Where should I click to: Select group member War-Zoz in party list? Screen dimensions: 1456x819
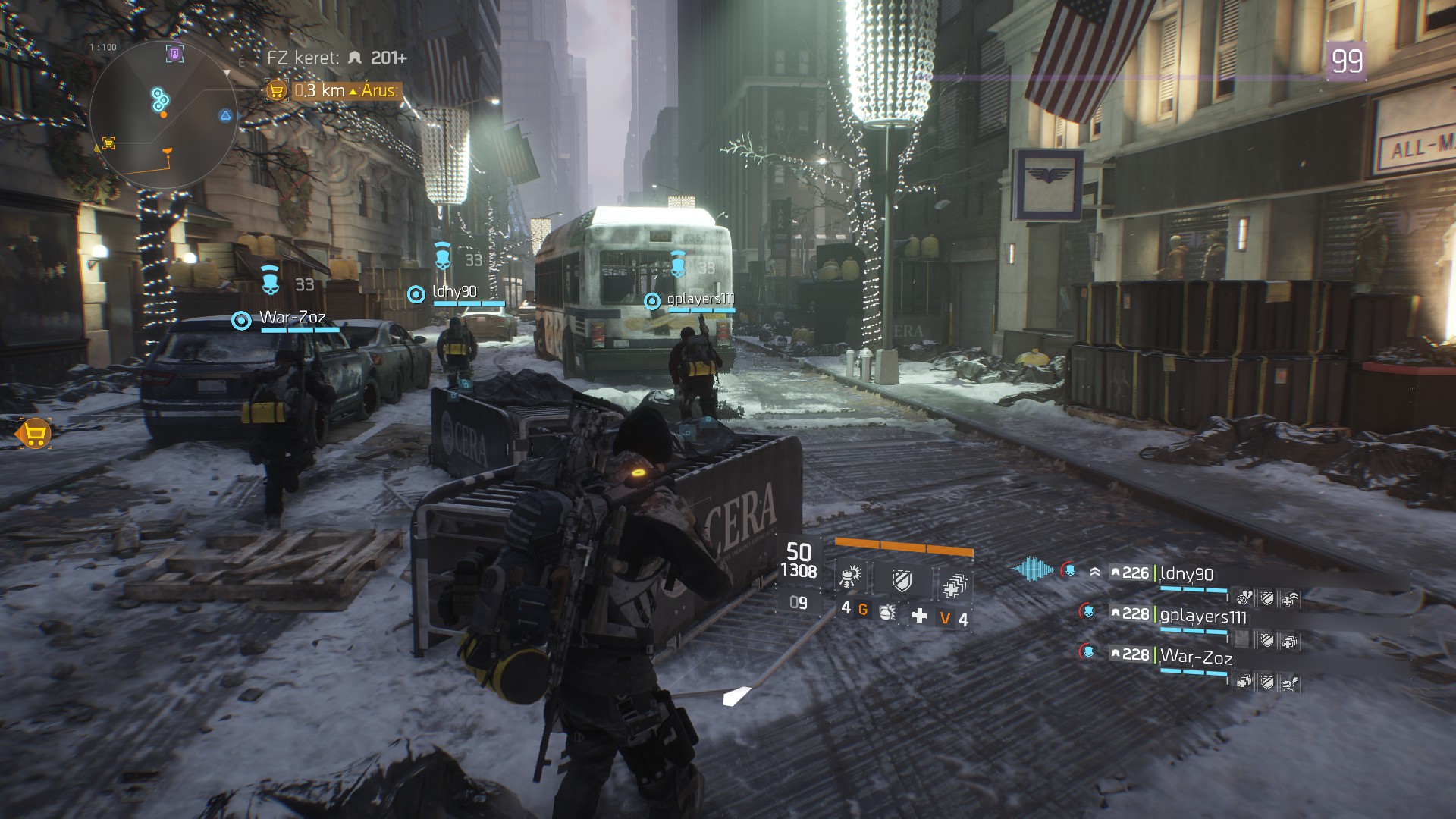pyautogui.click(x=1196, y=656)
